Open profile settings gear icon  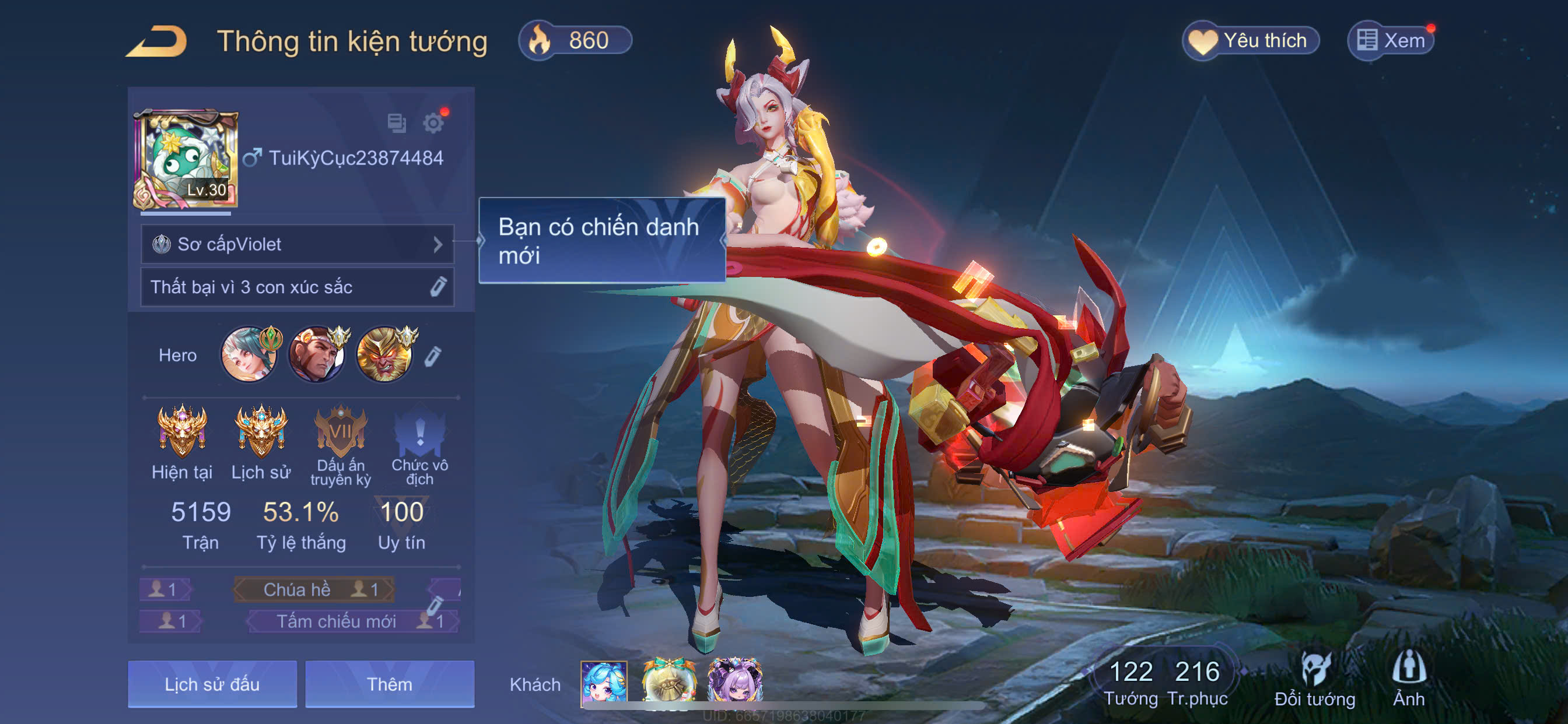433,123
